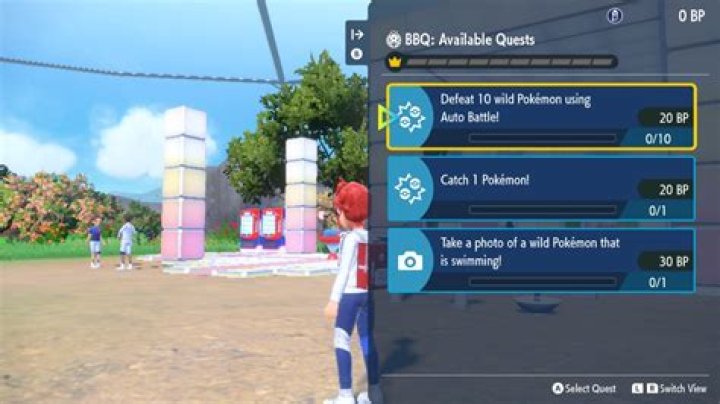Click the collapse-panel arrow tab icon
The height and width of the screenshot is (404, 720).
click(357, 34)
